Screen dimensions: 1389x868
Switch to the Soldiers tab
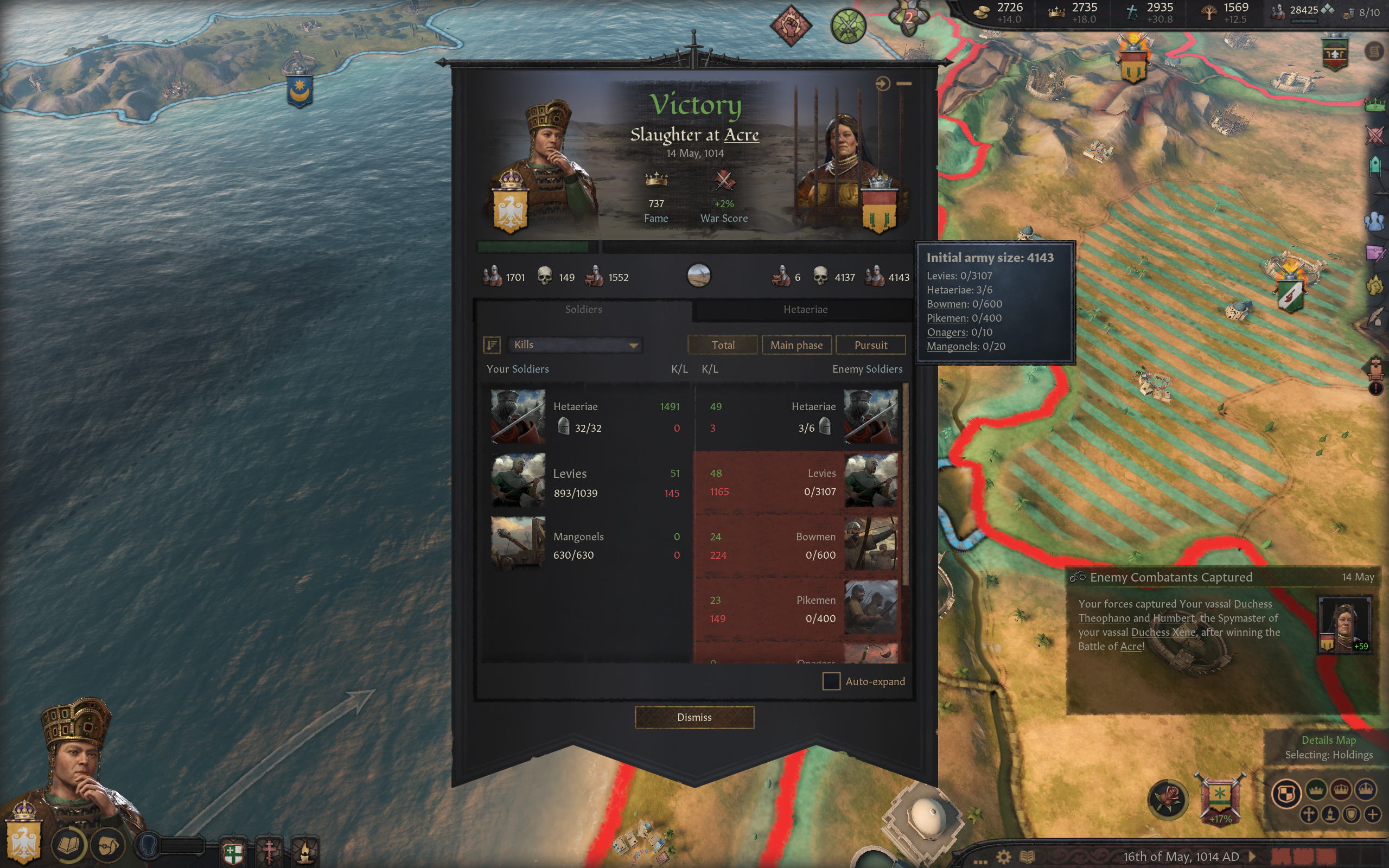tap(583, 309)
